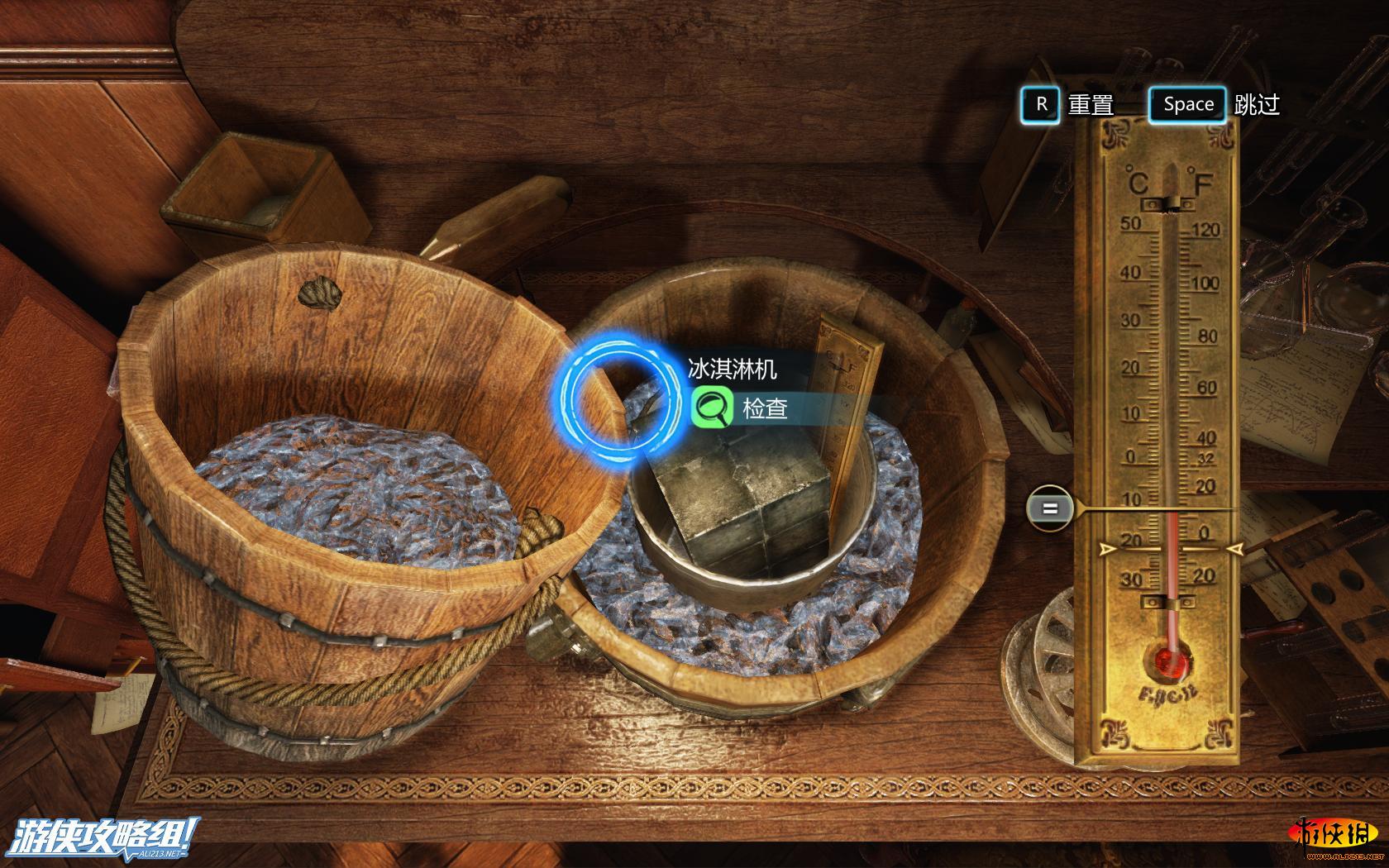Select the round equals-sign handle beside the thermometer
Viewport: 1389px width, 868px height.
1049,508
